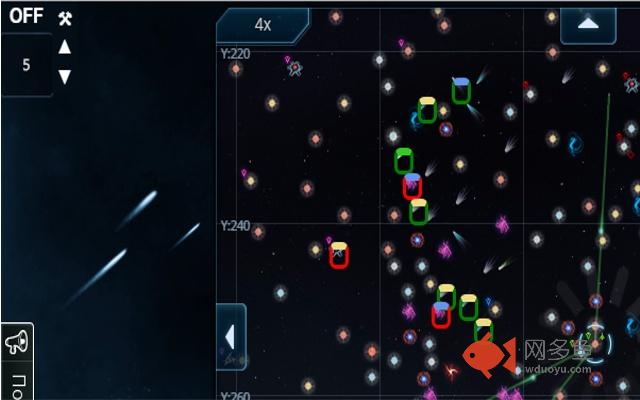Toggle the OFF switch
This screenshot has height=400, width=640.
26,17
